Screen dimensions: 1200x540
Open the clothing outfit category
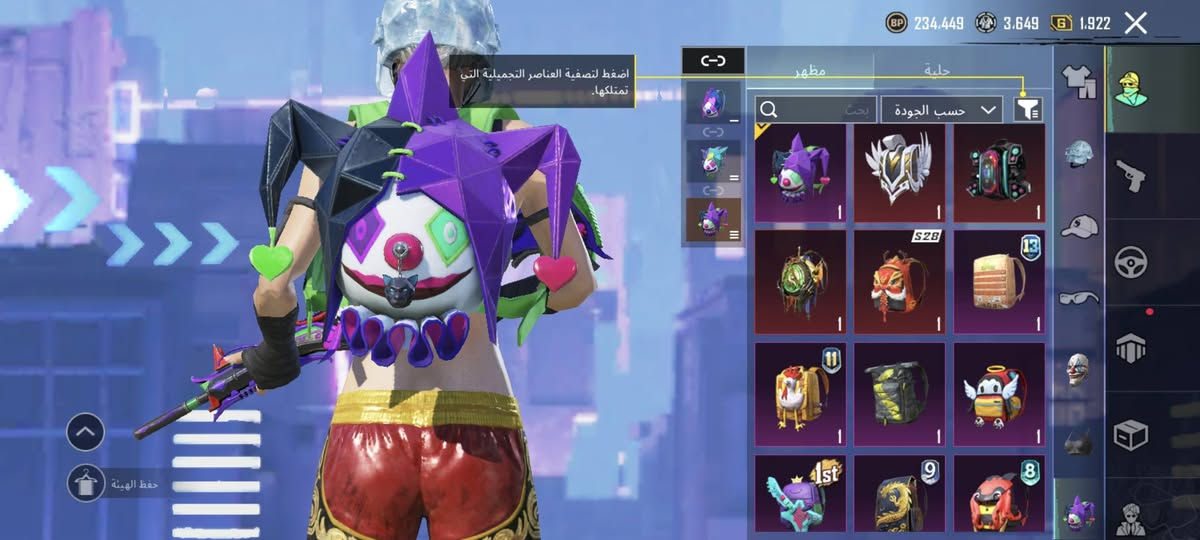point(1078,82)
